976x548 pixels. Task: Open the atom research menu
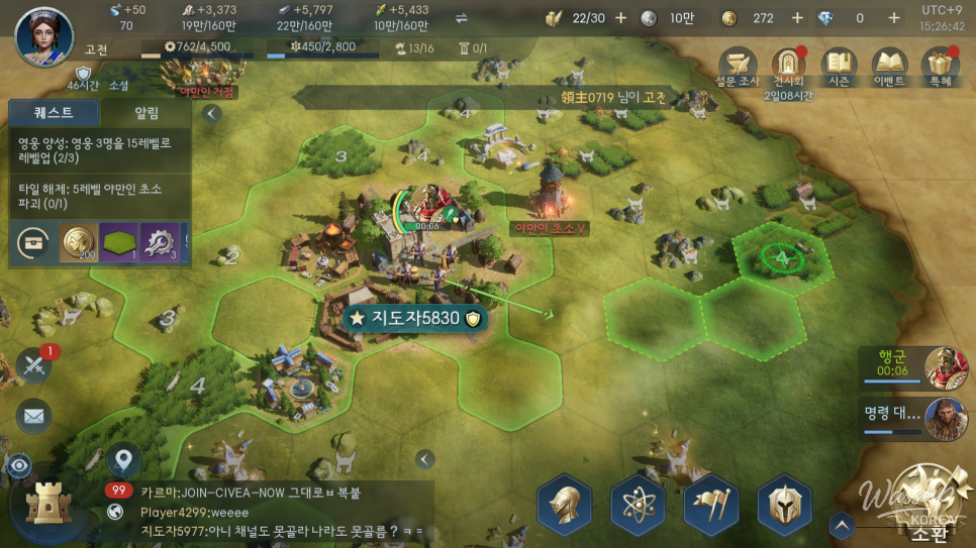(638, 503)
